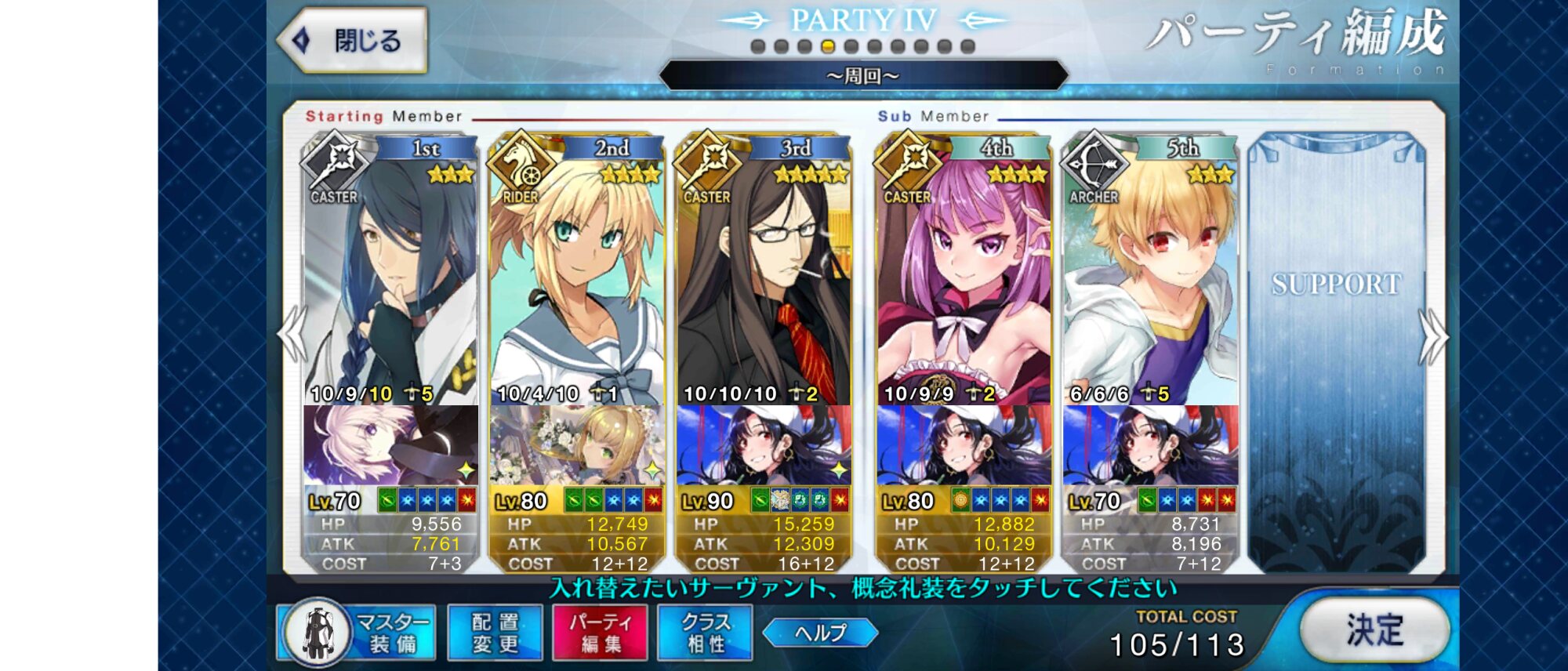Screen dimensions: 1568x671
Task: Show the クラス相性 class affinity chart
Action: click(x=705, y=633)
